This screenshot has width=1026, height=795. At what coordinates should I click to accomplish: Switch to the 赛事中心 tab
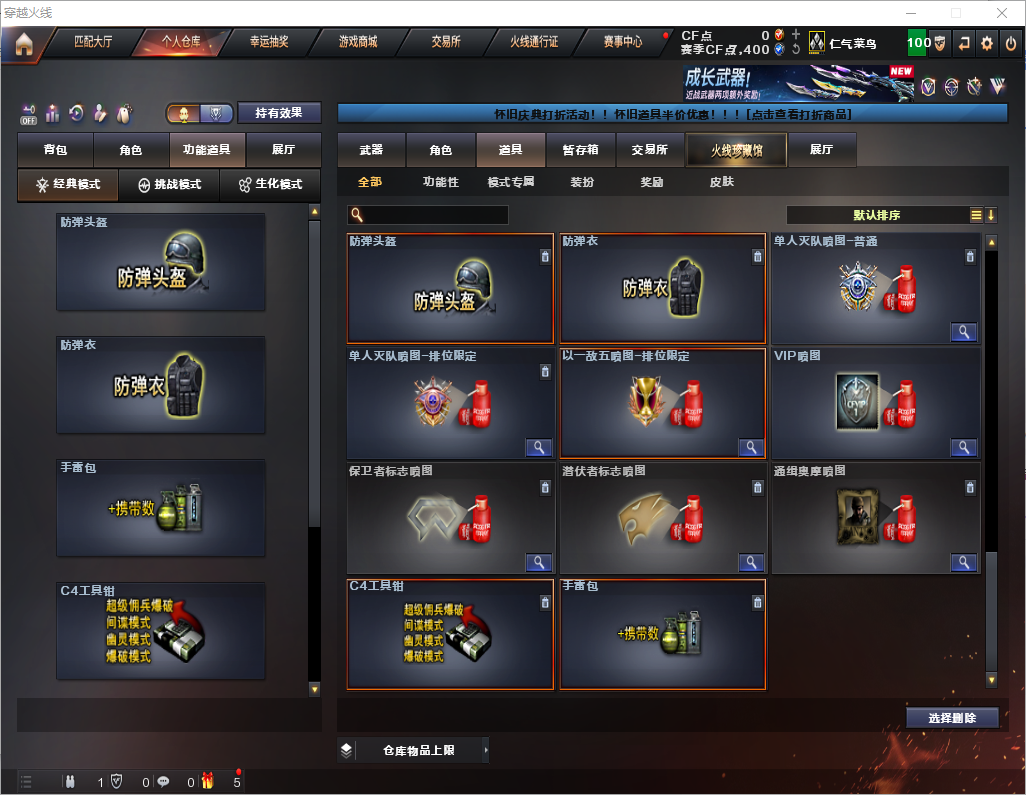[622, 43]
